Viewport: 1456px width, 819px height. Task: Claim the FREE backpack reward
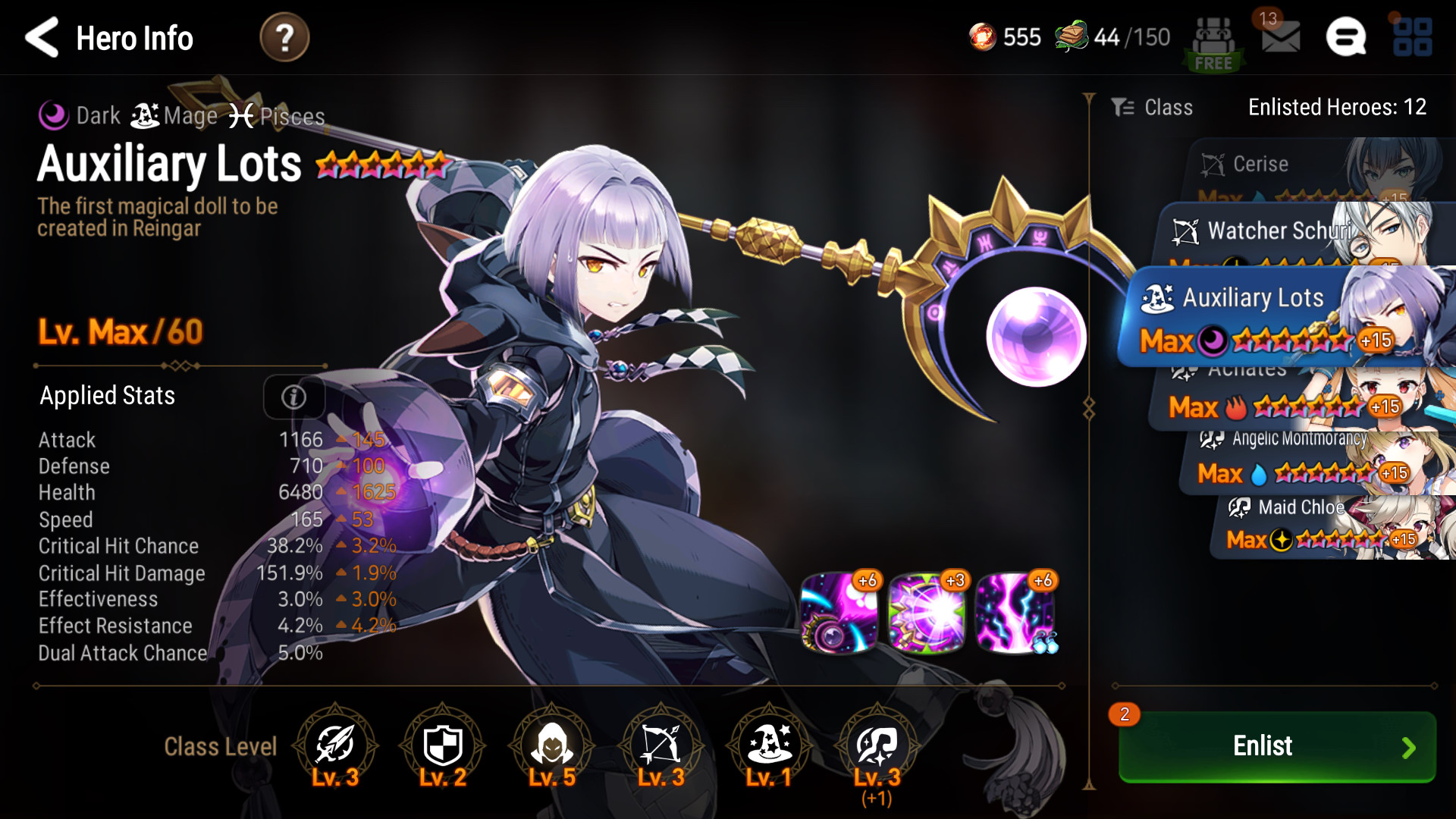[1213, 44]
